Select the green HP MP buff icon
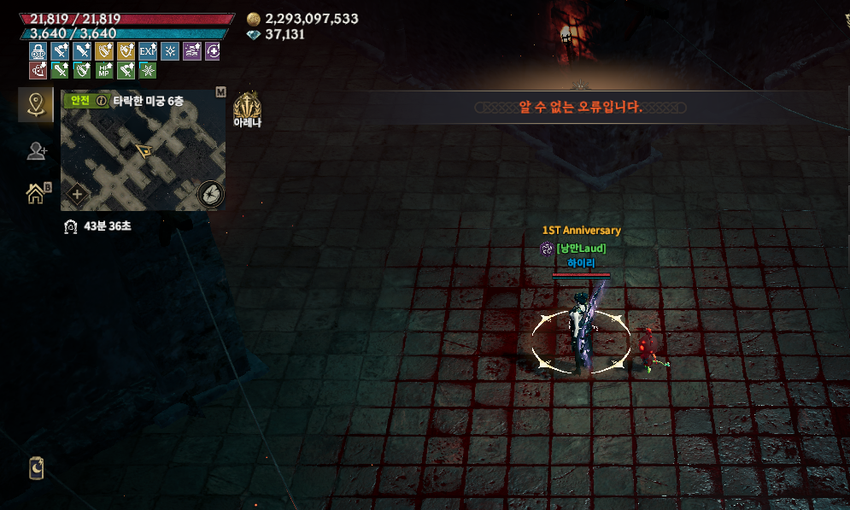 tap(104, 70)
